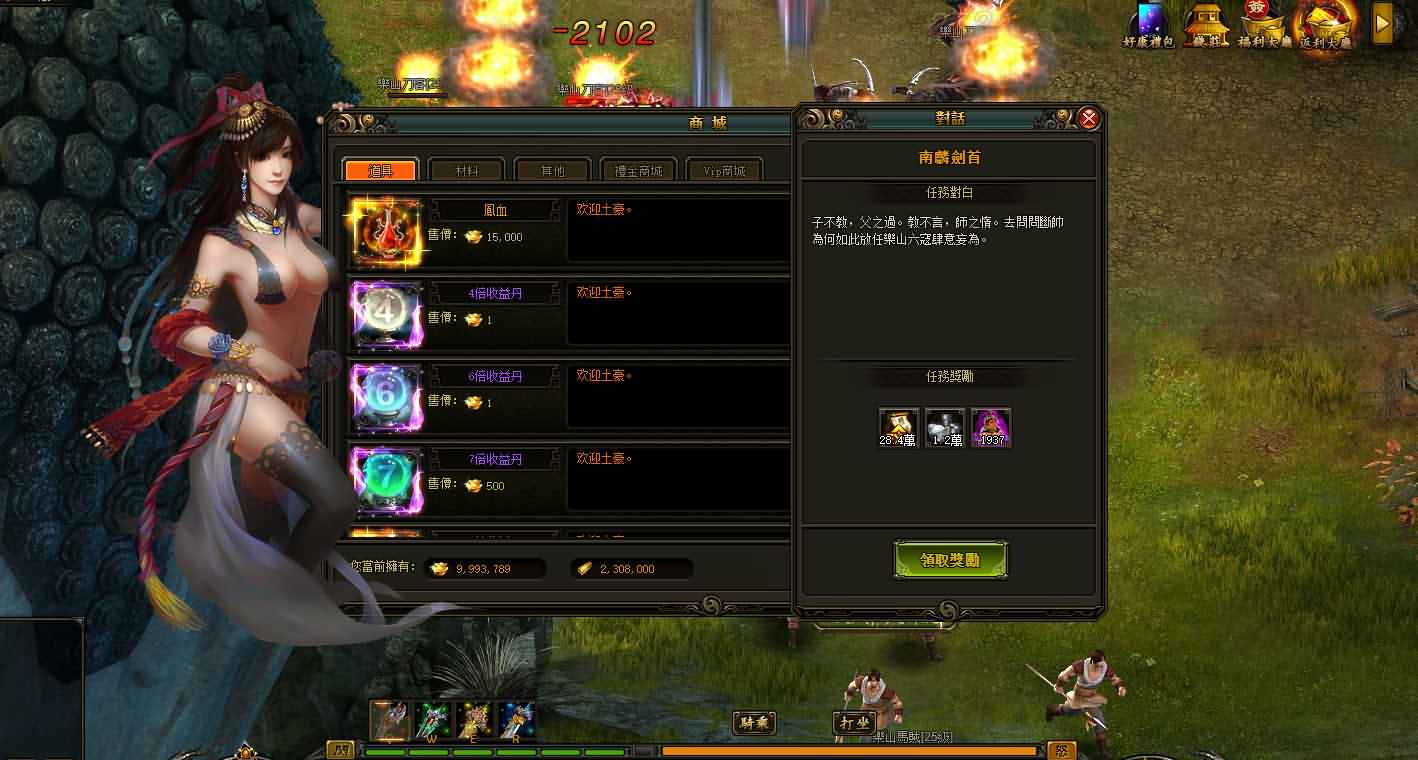Click the 騎乘 mount button
The height and width of the screenshot is (760, 1418).
(755, 722)
